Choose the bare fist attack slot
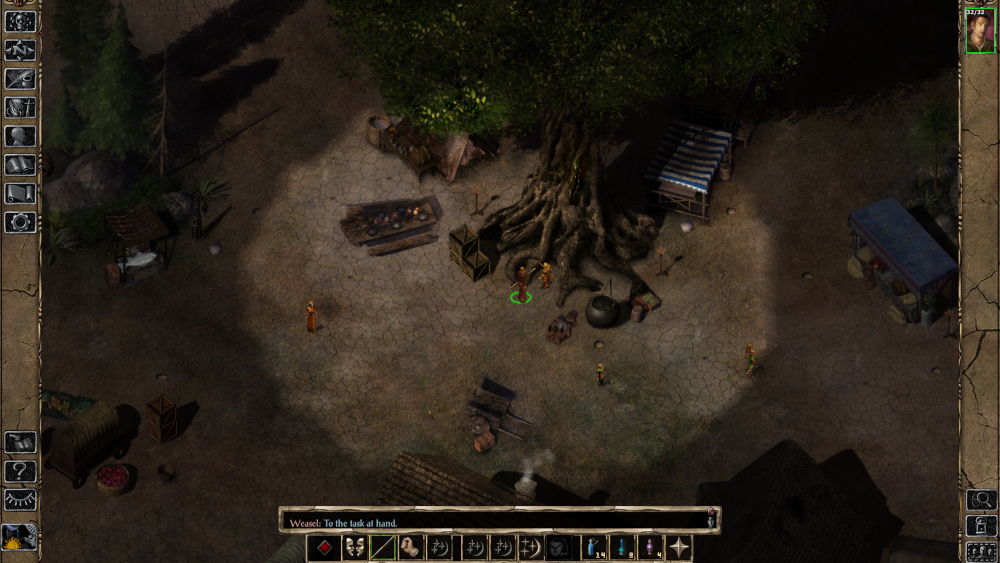 (x=412, y=548)
